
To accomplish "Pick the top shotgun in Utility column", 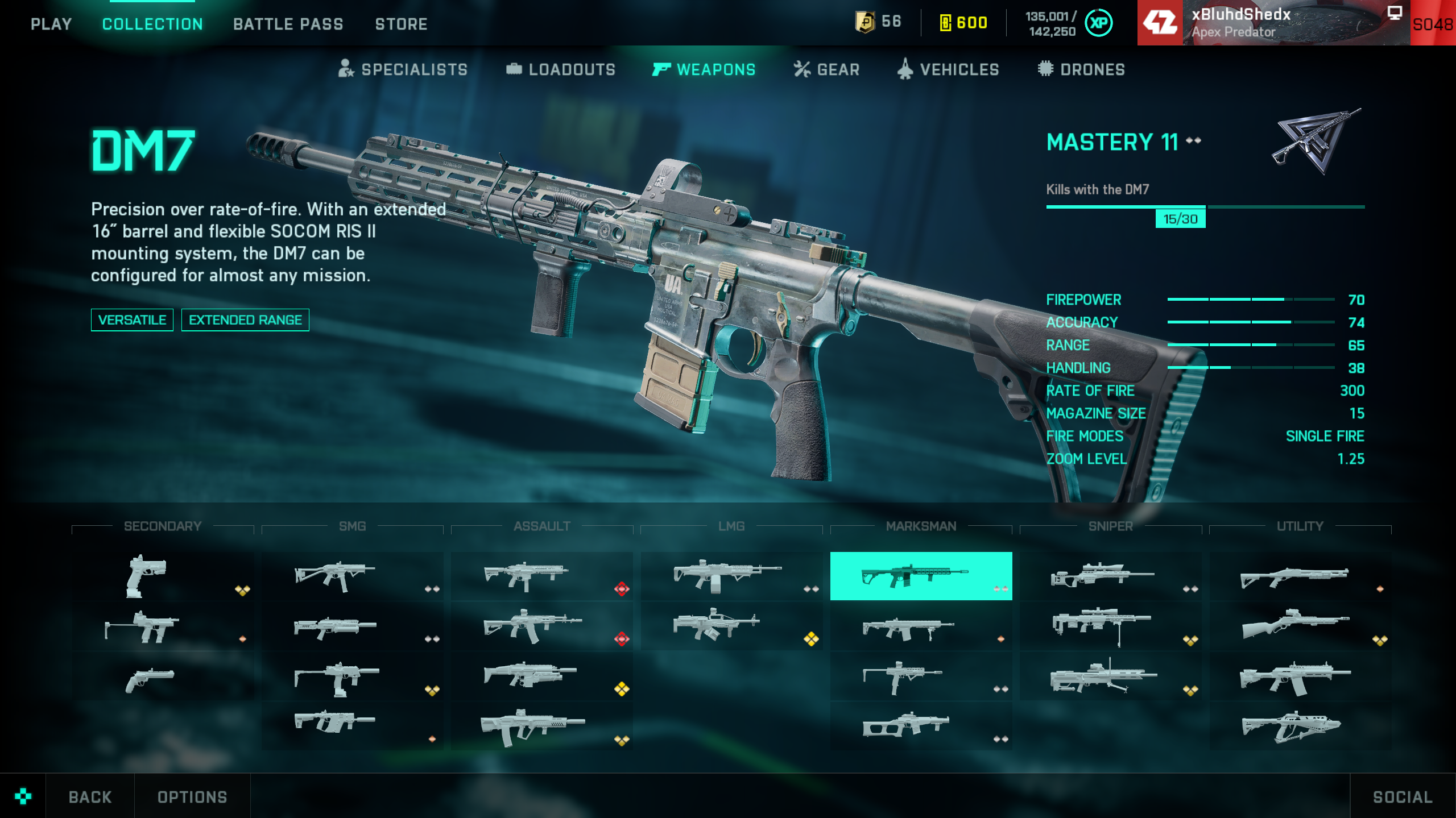I will point(1300,576).
